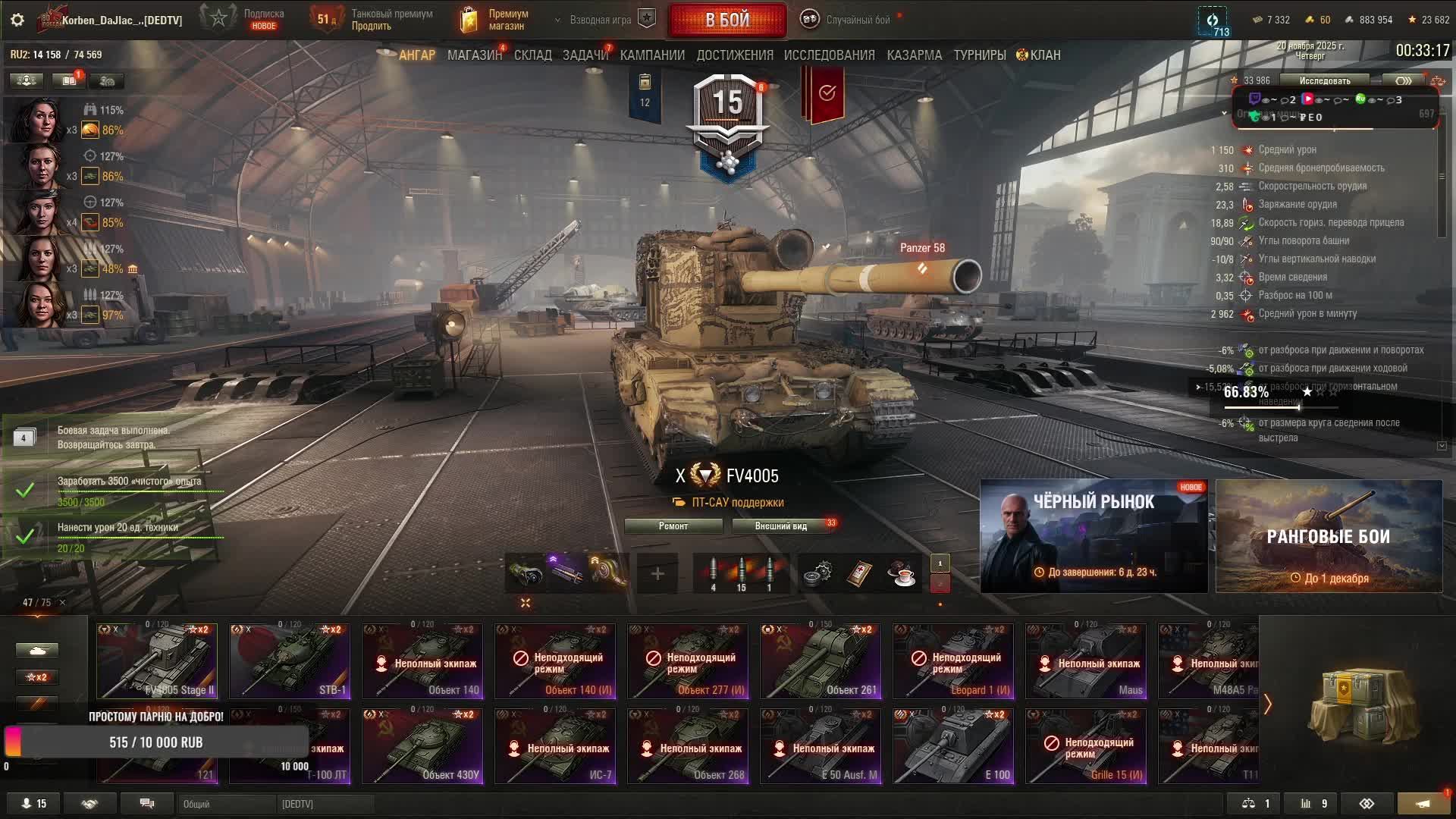The width and height of the screenshot is (1456, 819).
Task: Go to the КАЗАРМА tab
Action: point(914,55)
